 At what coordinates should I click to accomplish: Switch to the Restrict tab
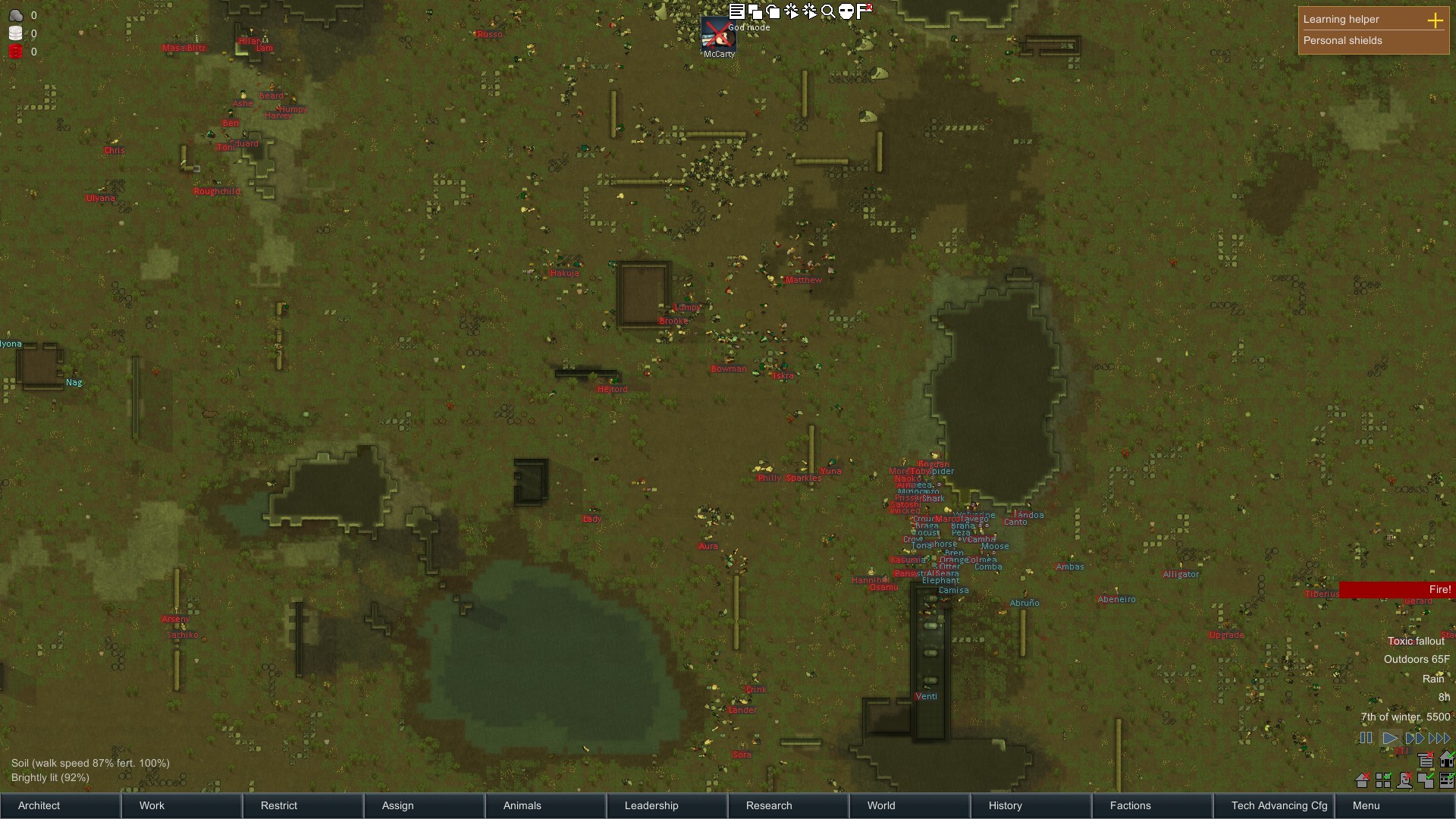click(x=303, y=805)
